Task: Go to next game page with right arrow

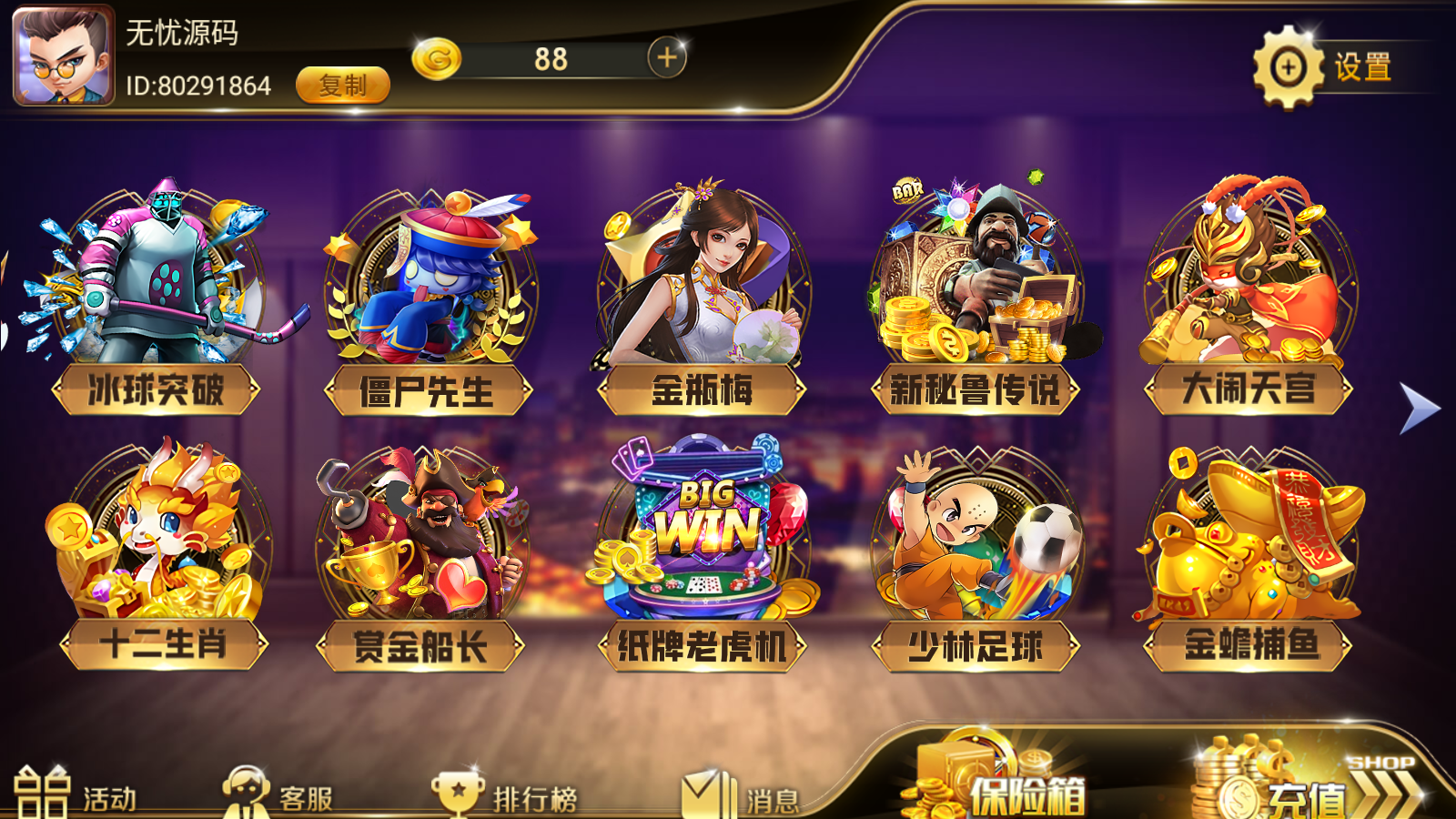Action: pyautogui.click(x=1416, y=408)
